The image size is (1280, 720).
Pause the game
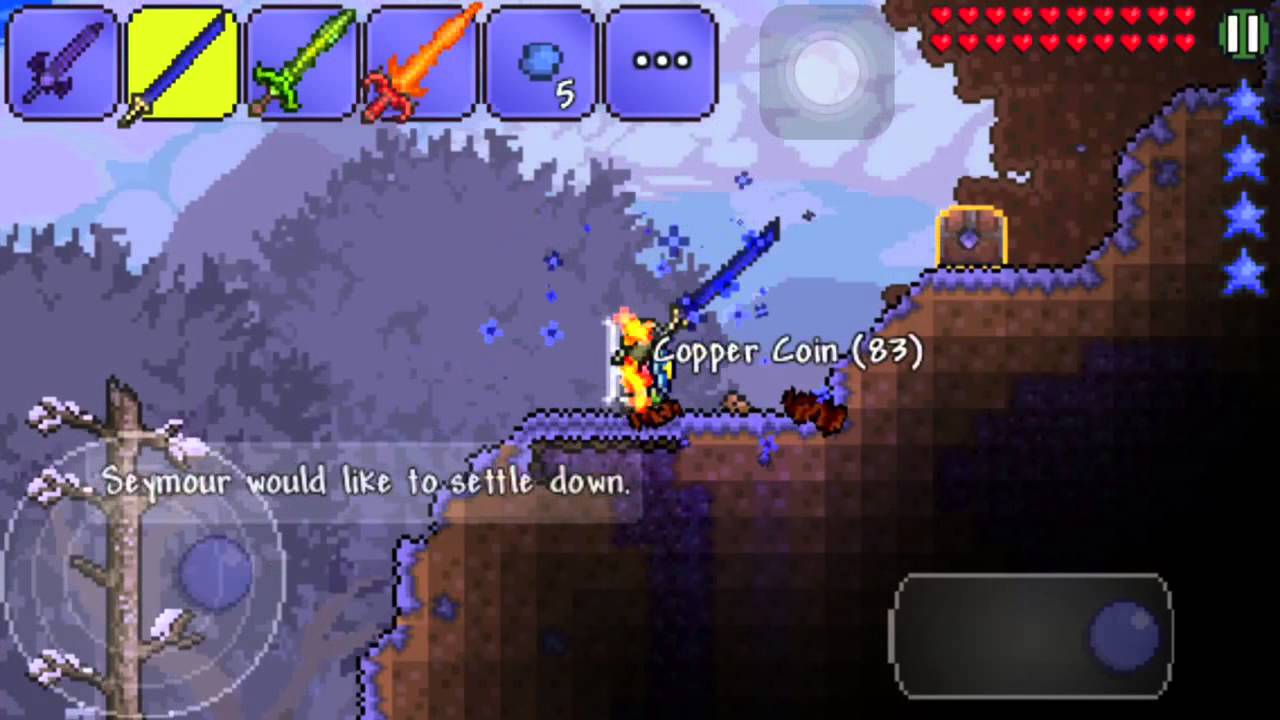pyautogui.click(x=1243, y=35)
